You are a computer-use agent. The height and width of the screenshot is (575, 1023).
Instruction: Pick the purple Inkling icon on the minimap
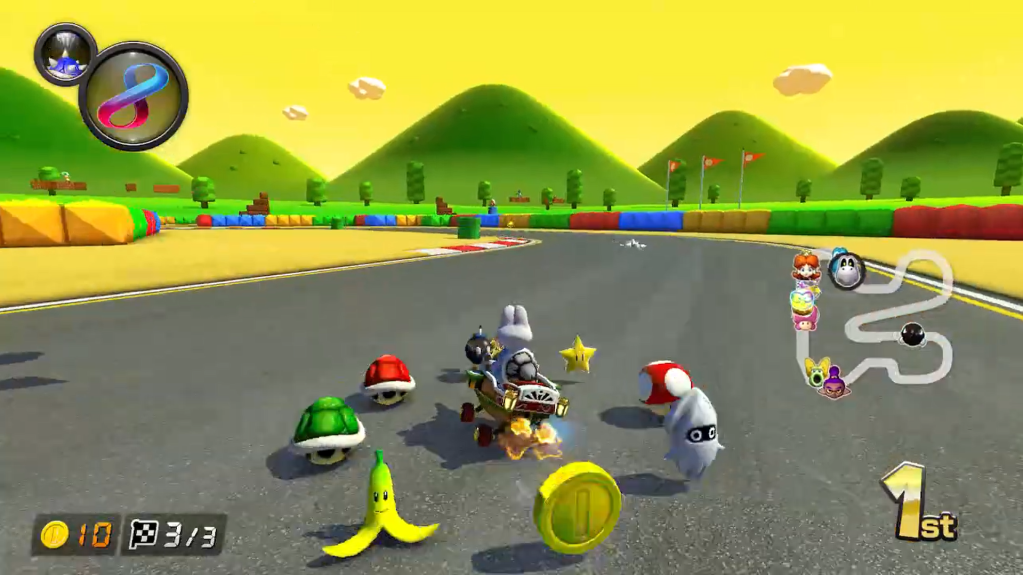[x=833, y=381]
